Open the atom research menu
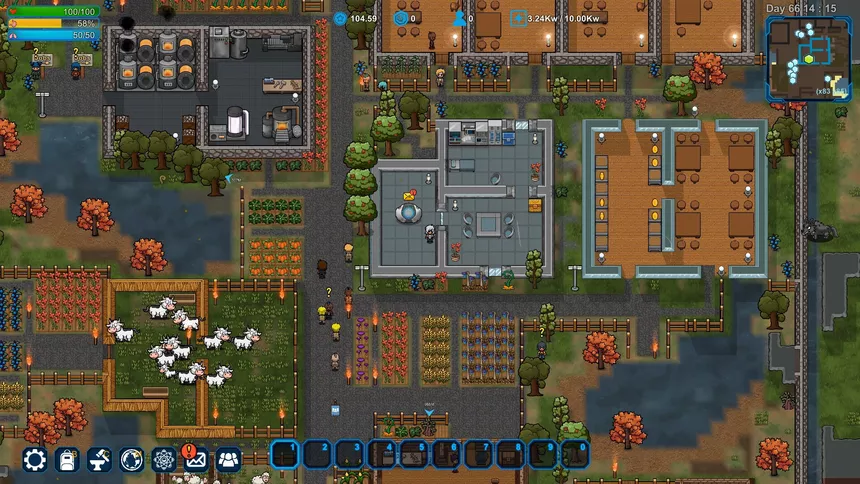This screenshot has height=484, width=860. pyautogui.click(x=164, y=459)
